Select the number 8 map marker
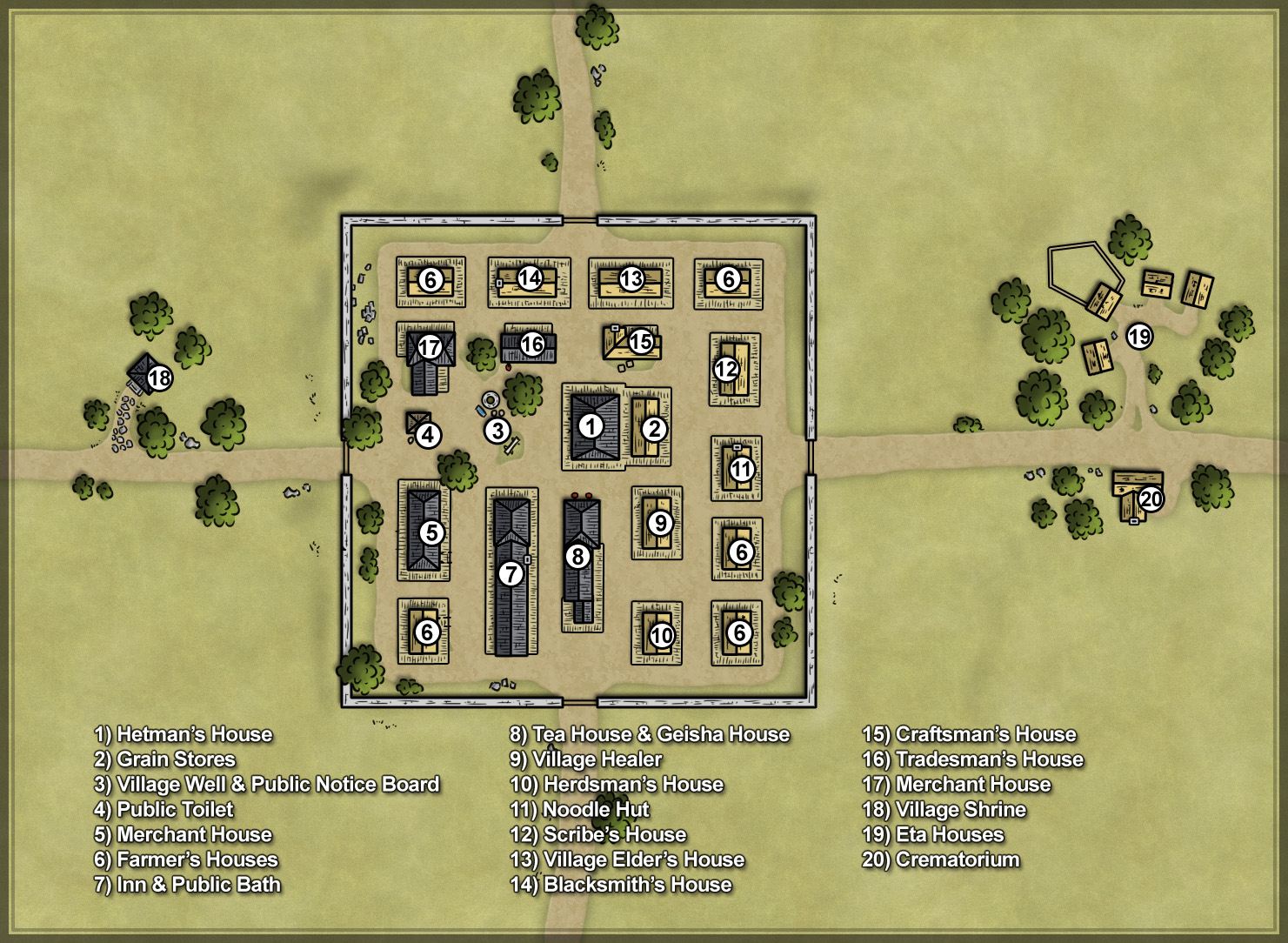Image resolution: width=1288 pixels, height=943 pixels. coord(577,557)
